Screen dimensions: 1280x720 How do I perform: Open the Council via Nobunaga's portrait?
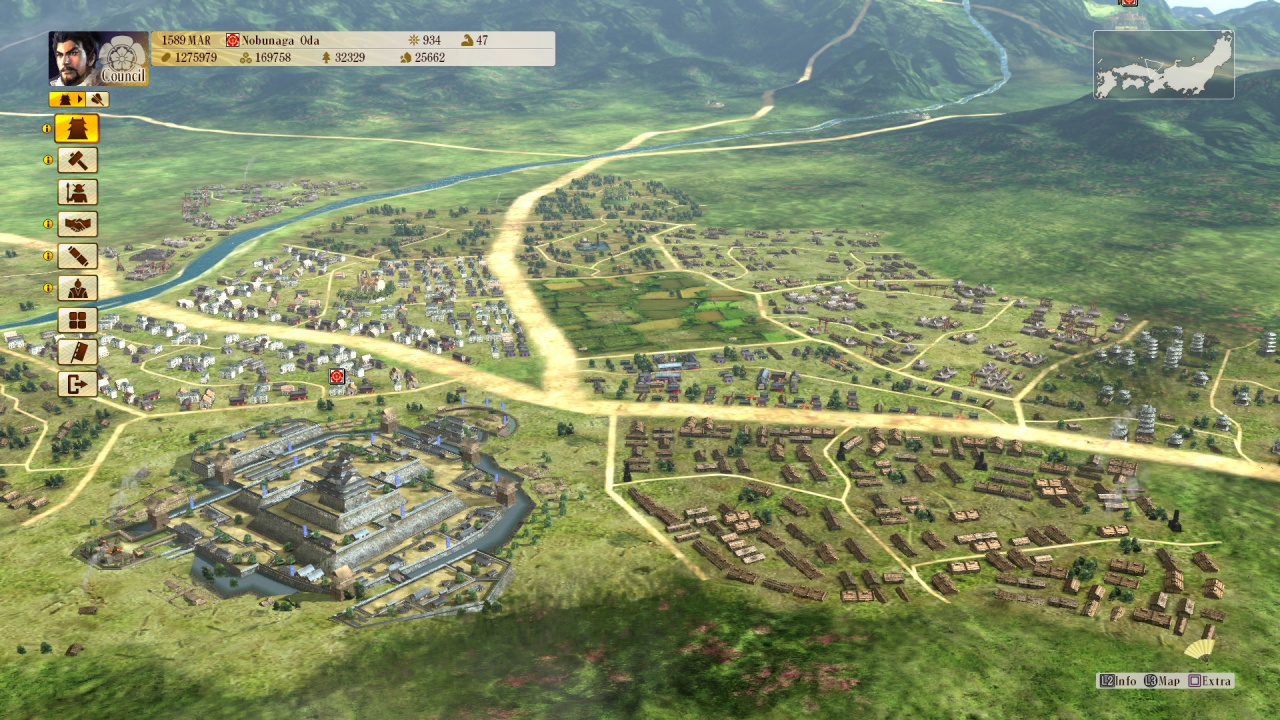pos(98,58)
